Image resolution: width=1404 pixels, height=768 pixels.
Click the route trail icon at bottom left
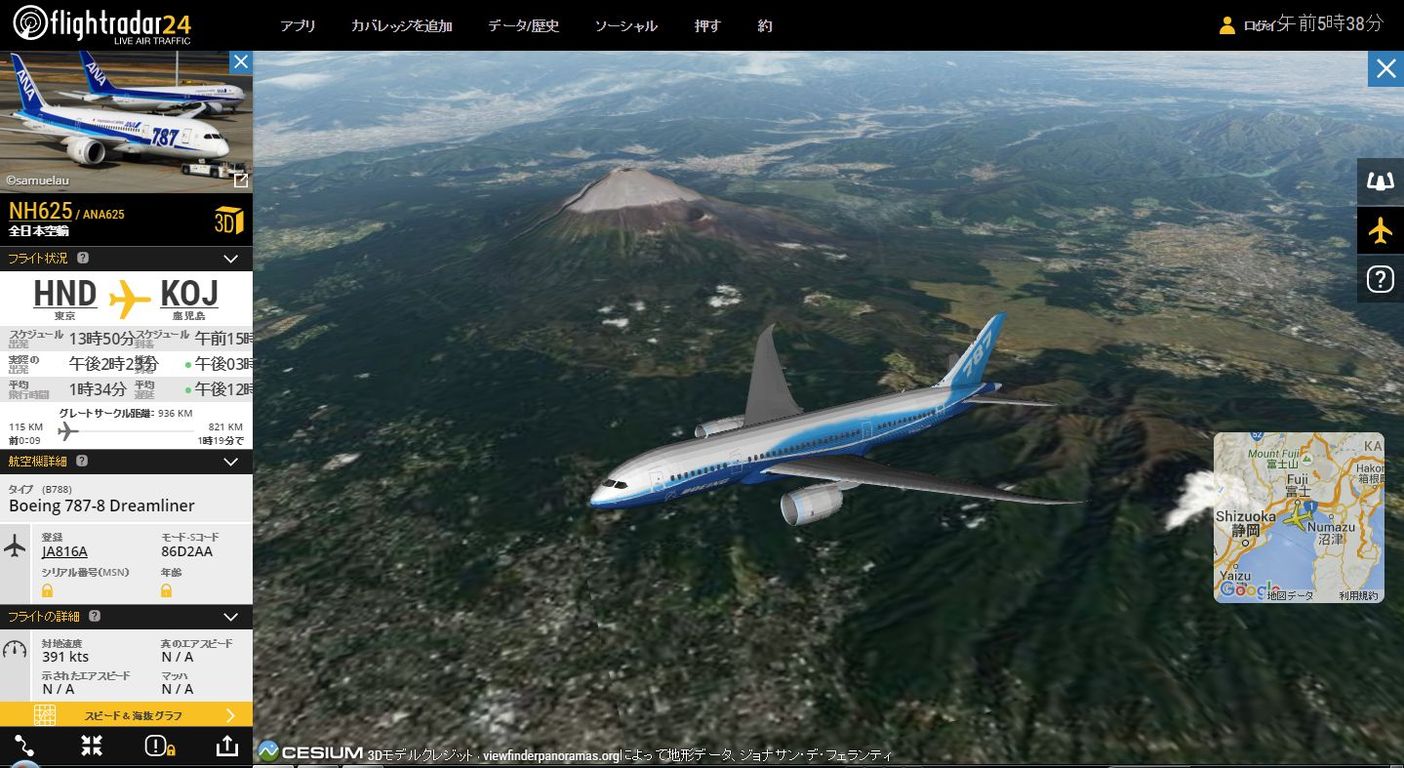click(x=22, y=746)
